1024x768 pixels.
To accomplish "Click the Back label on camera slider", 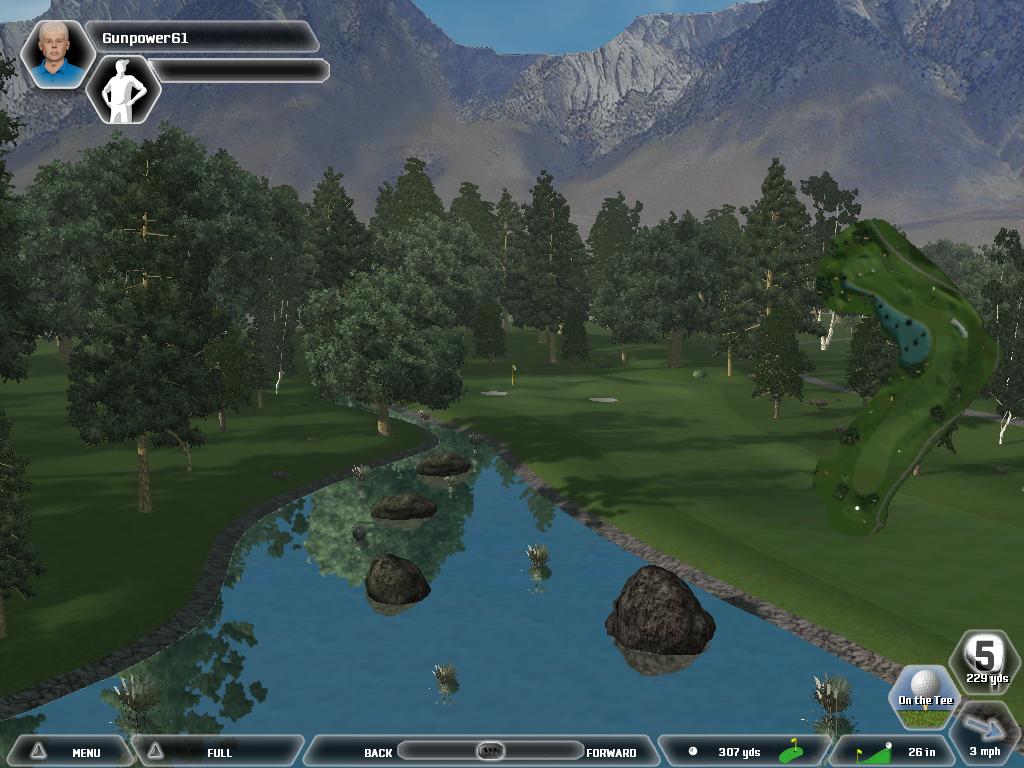I will coord(378,753).
